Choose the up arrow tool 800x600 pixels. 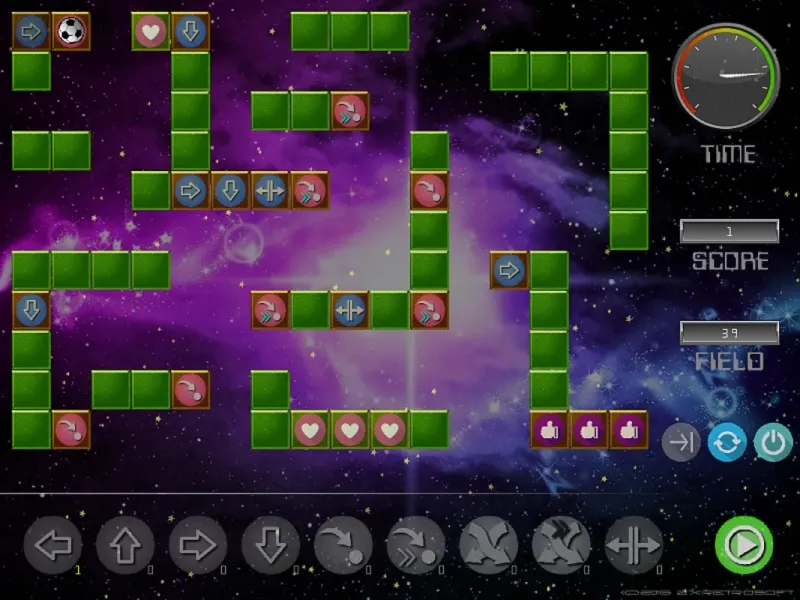click(125, 546)
